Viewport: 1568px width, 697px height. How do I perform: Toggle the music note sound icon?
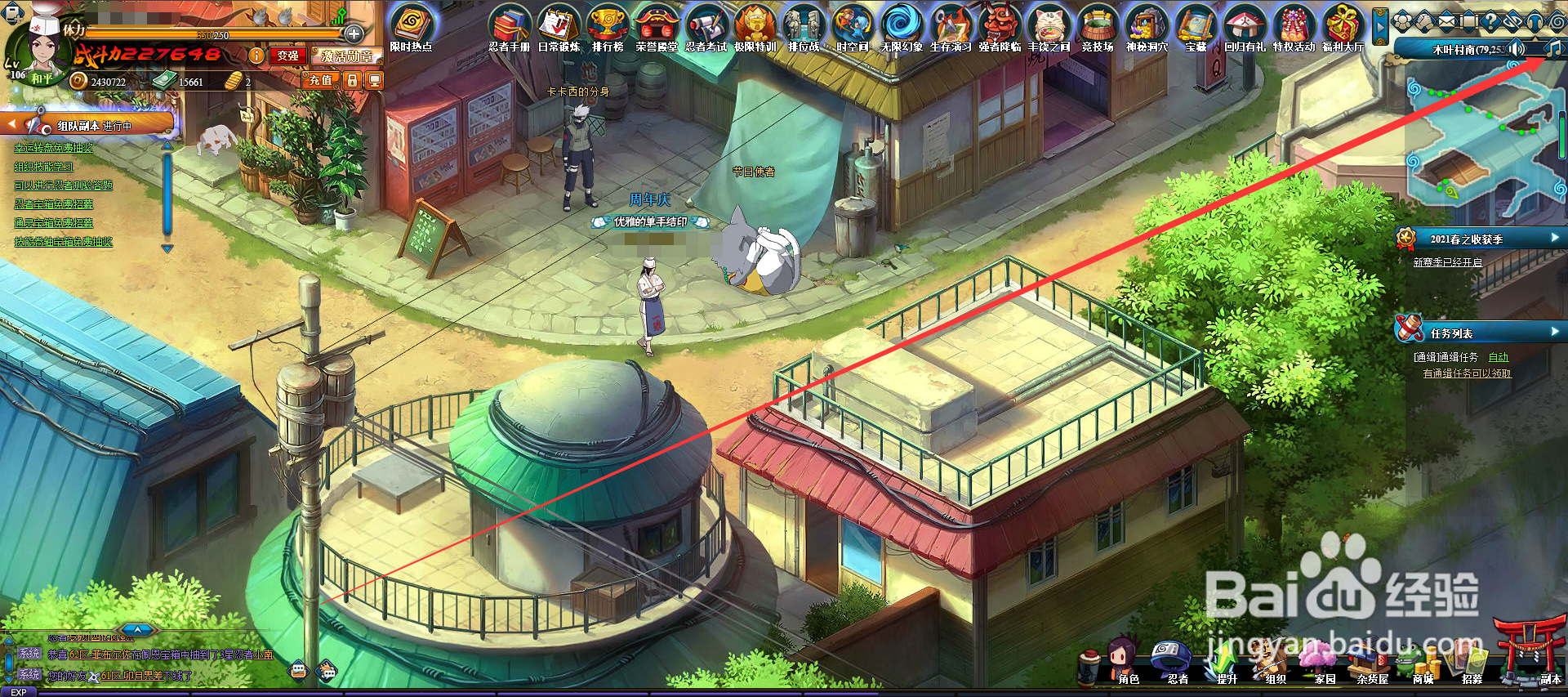(x=1552, y=48)
